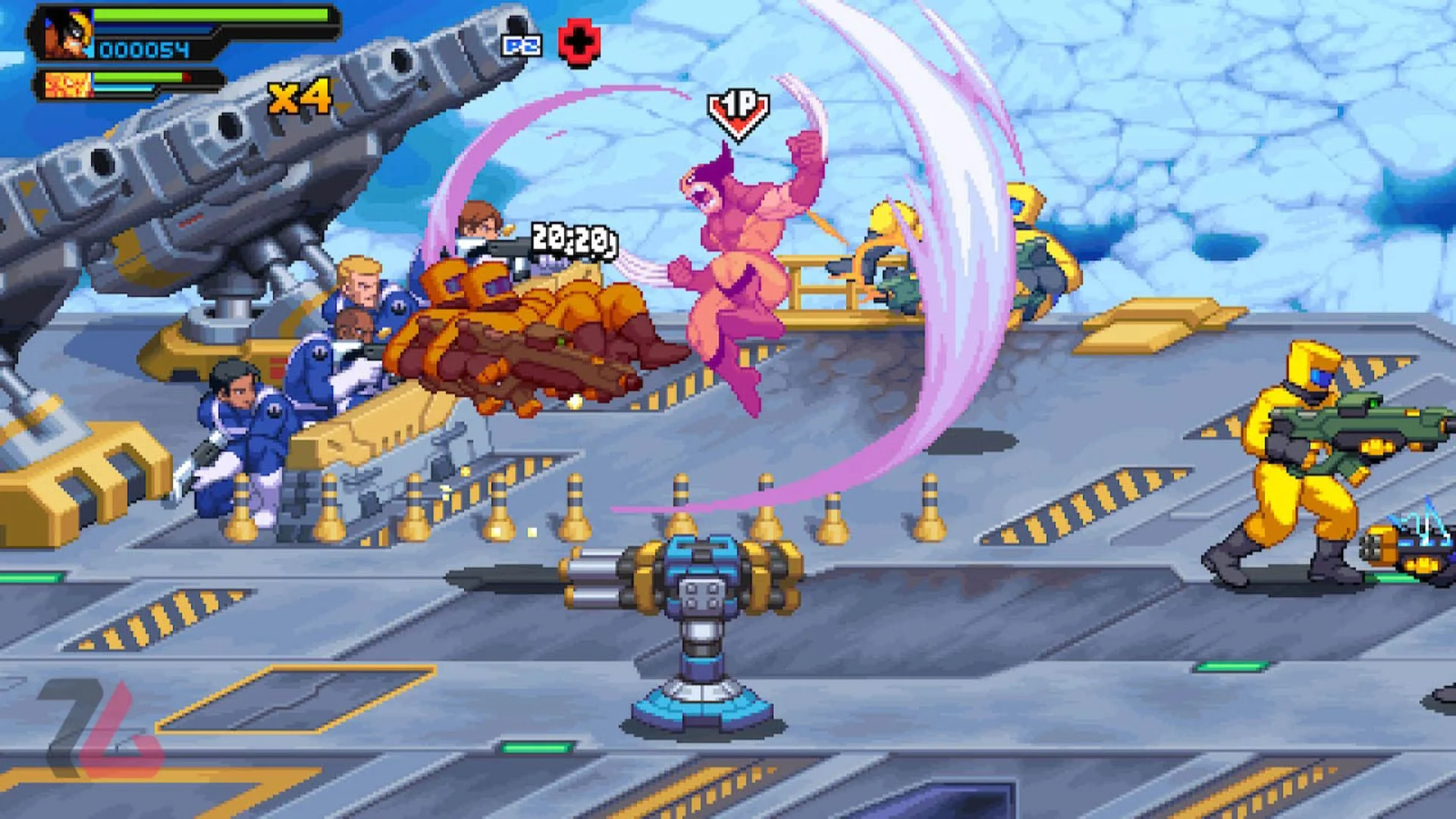The width and height of the screenshot is (1456, 819).
Task: Click the red plus join icon
Action: [x=579, y=43]
